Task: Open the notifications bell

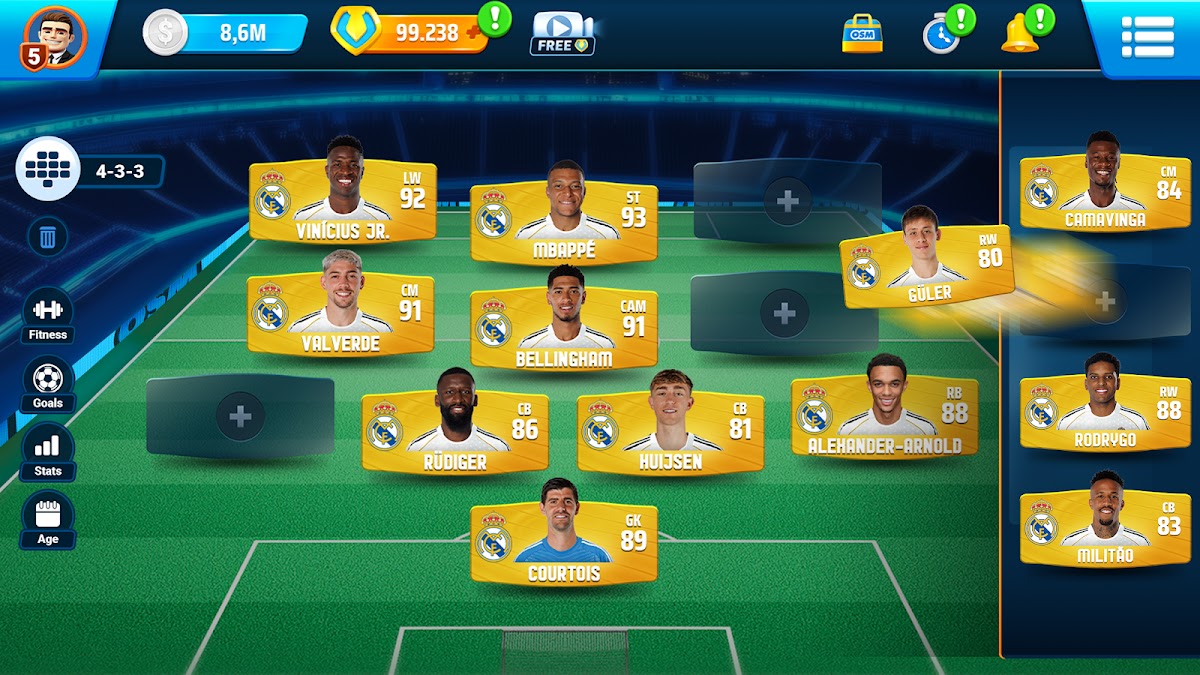Action: pyautogui.click(x=1020, y=35)
